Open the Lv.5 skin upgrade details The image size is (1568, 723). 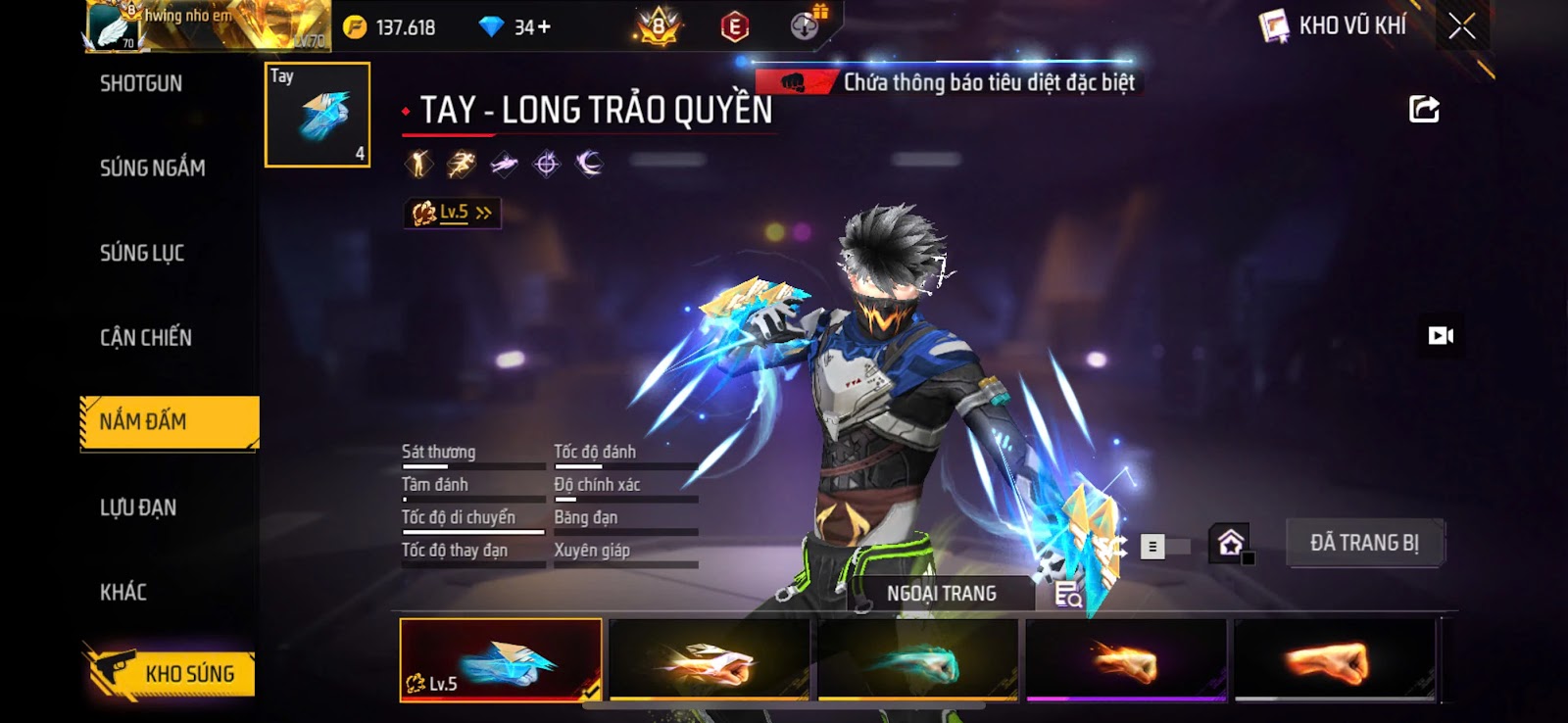(453, 213)
